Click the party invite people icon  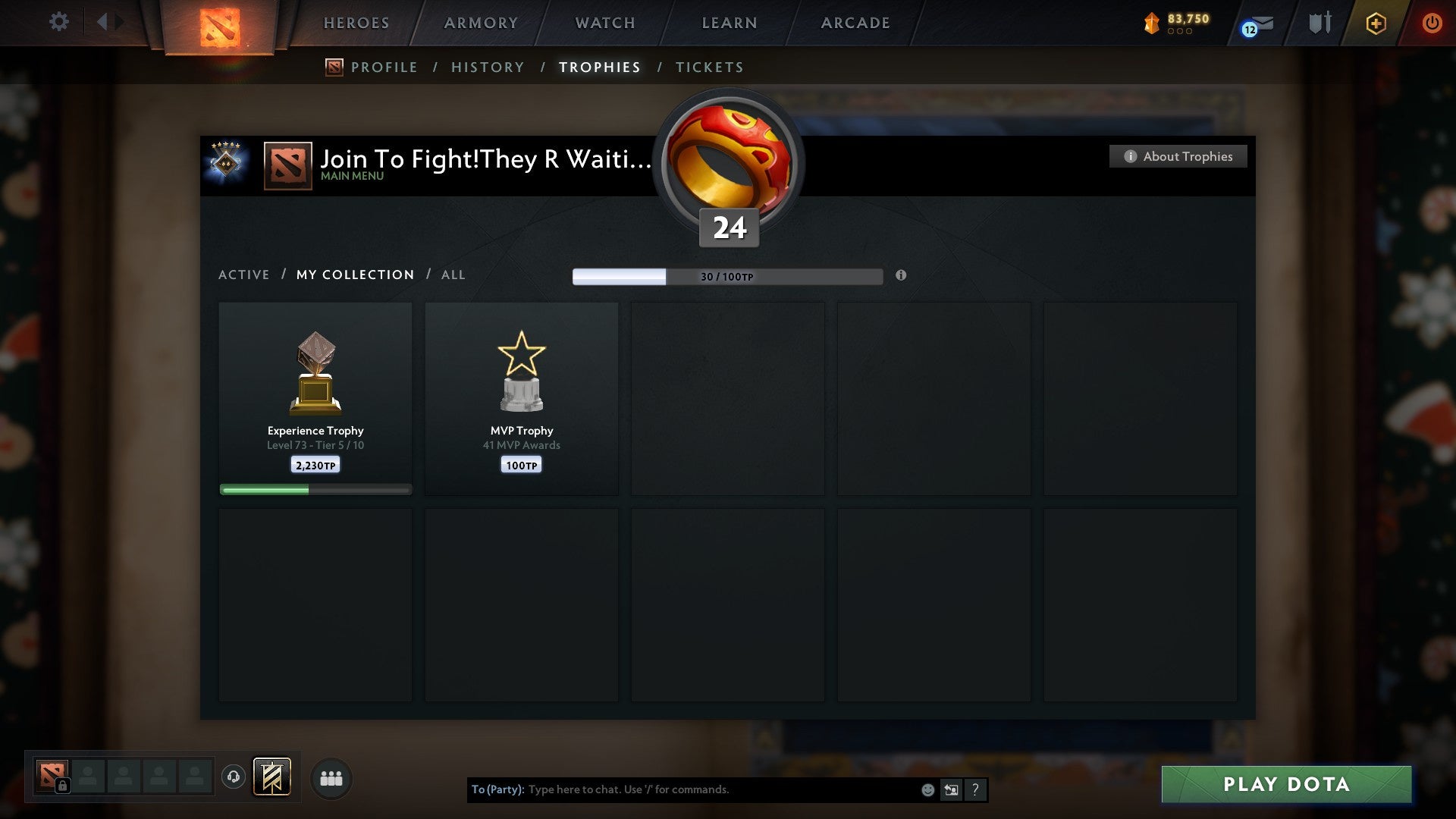click(331, 777)
